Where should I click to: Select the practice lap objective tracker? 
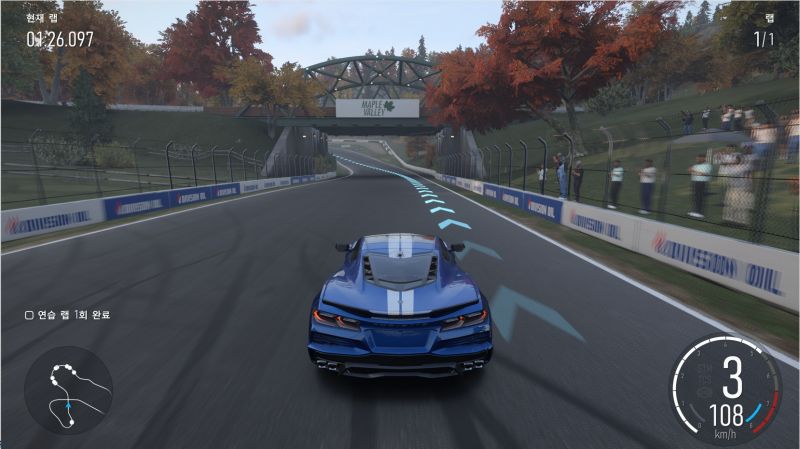tap(67, 315)
